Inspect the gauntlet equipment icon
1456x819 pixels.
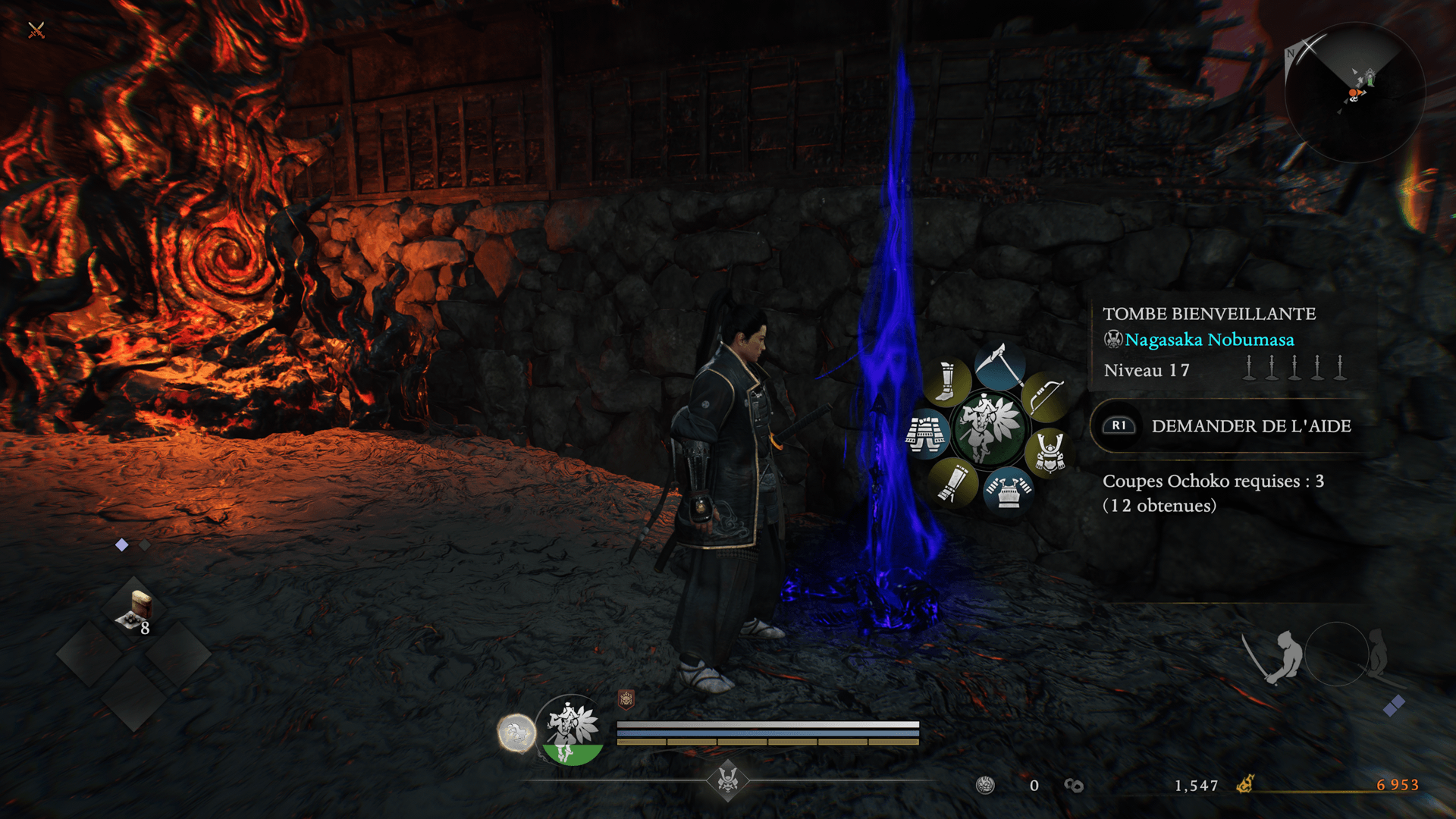point(951,483)
